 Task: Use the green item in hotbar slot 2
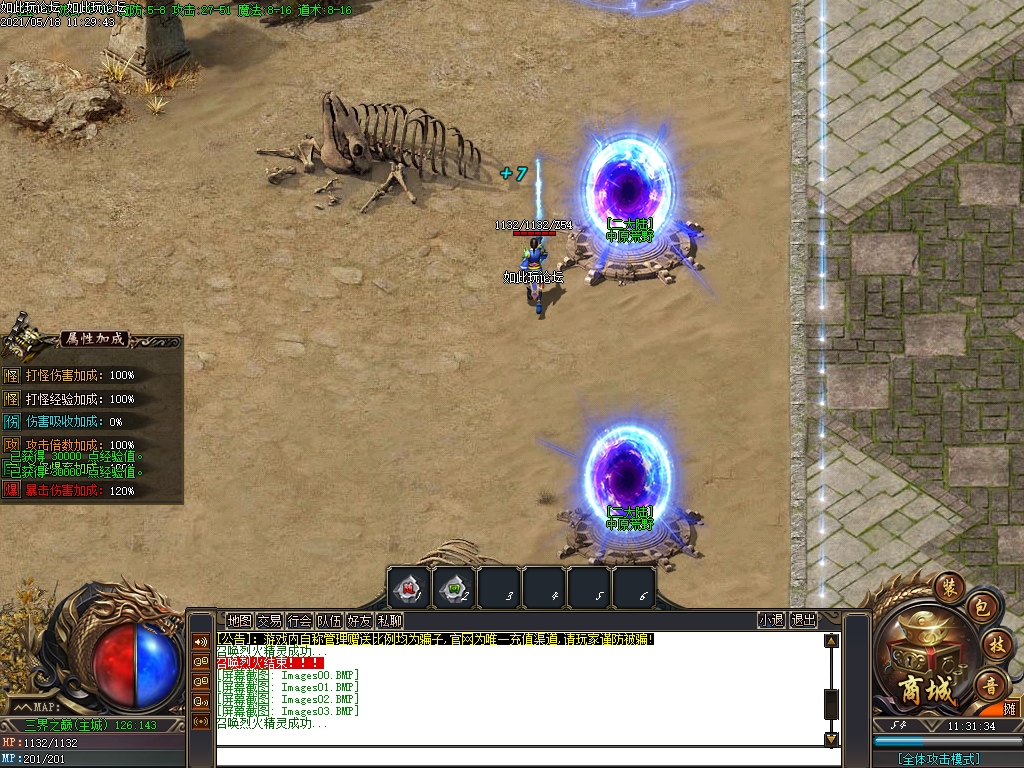453,588
